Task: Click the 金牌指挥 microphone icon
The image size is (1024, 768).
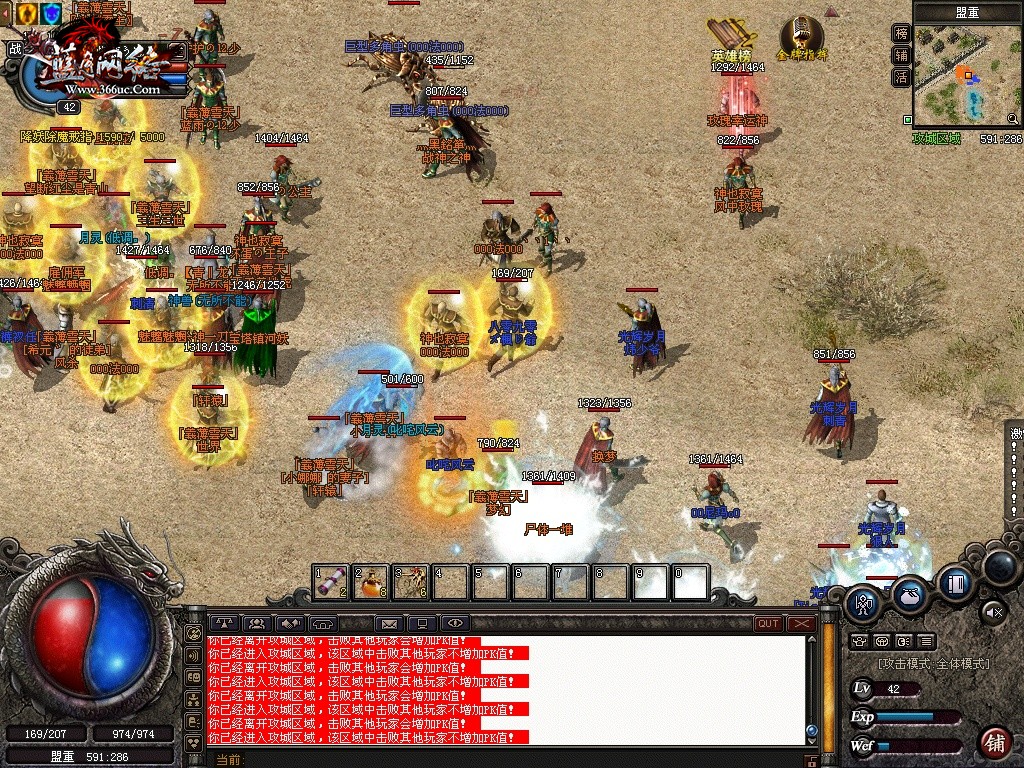Action: pos(802,33)
